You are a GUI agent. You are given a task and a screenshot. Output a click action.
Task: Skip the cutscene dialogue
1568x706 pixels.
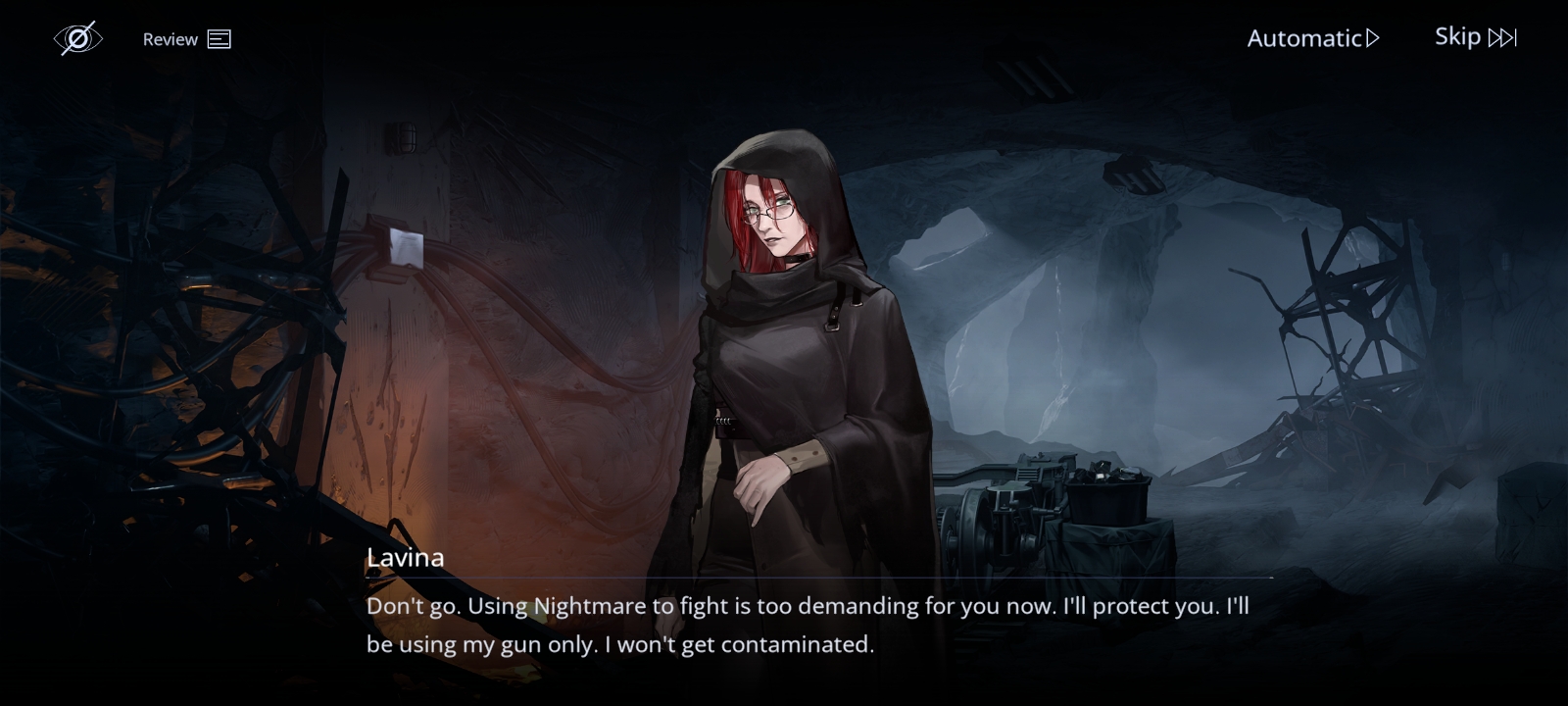(1475, 37)
